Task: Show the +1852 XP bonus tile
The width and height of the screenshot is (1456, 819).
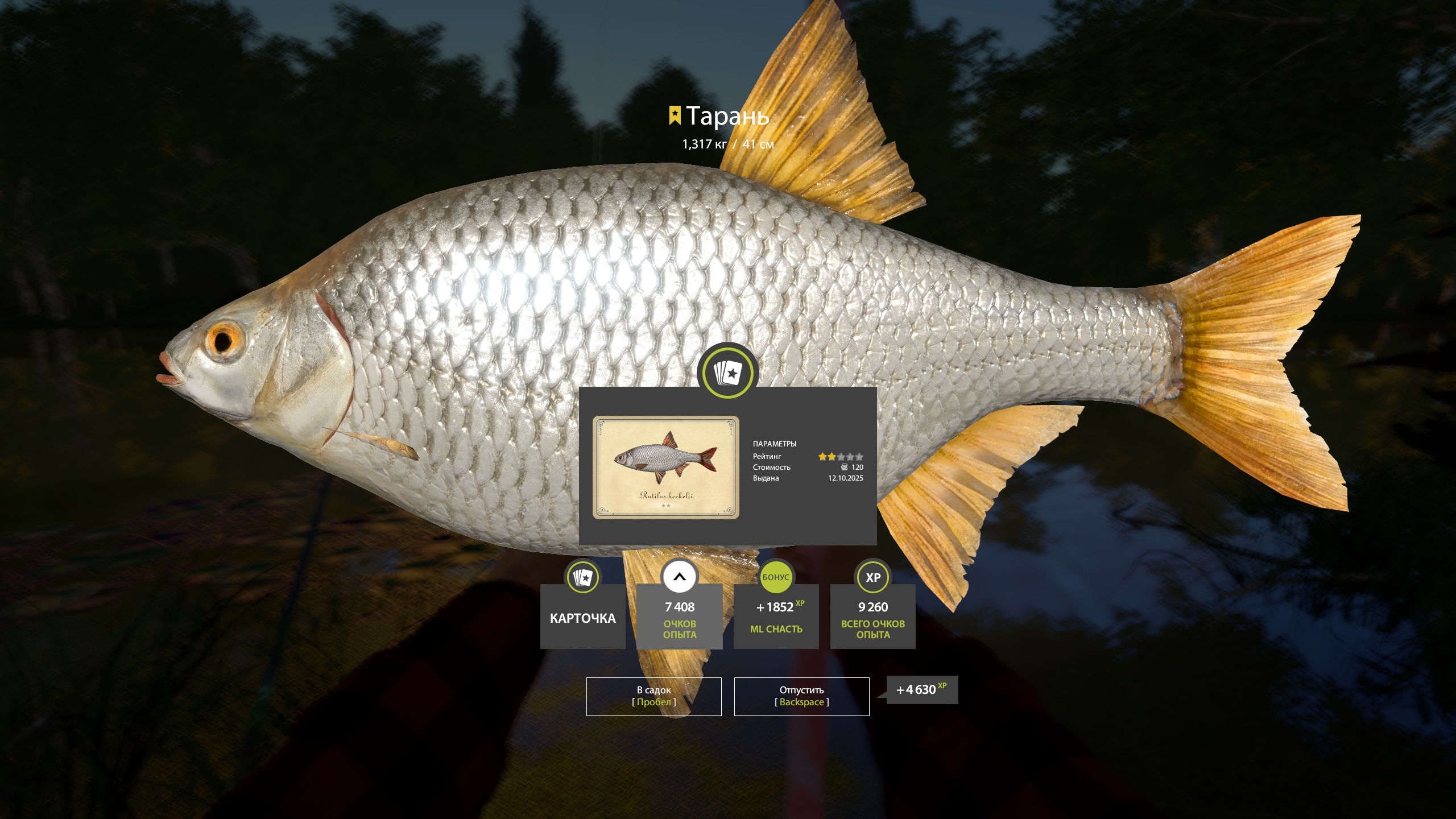Action: coord(776,617)
